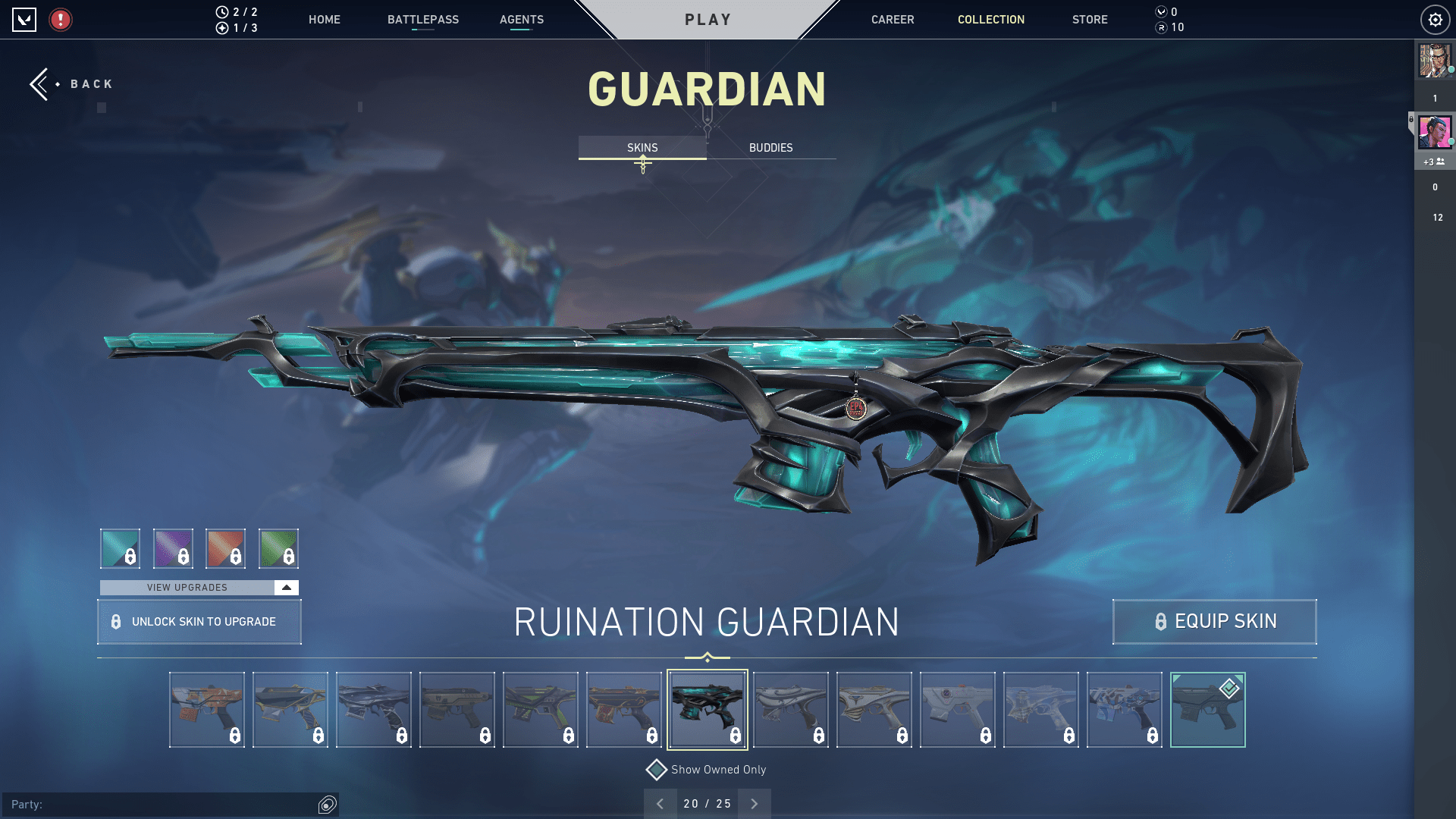Click the daily missions clock icon
This screenshot has width=1456, height=819.
click(221, 11)
